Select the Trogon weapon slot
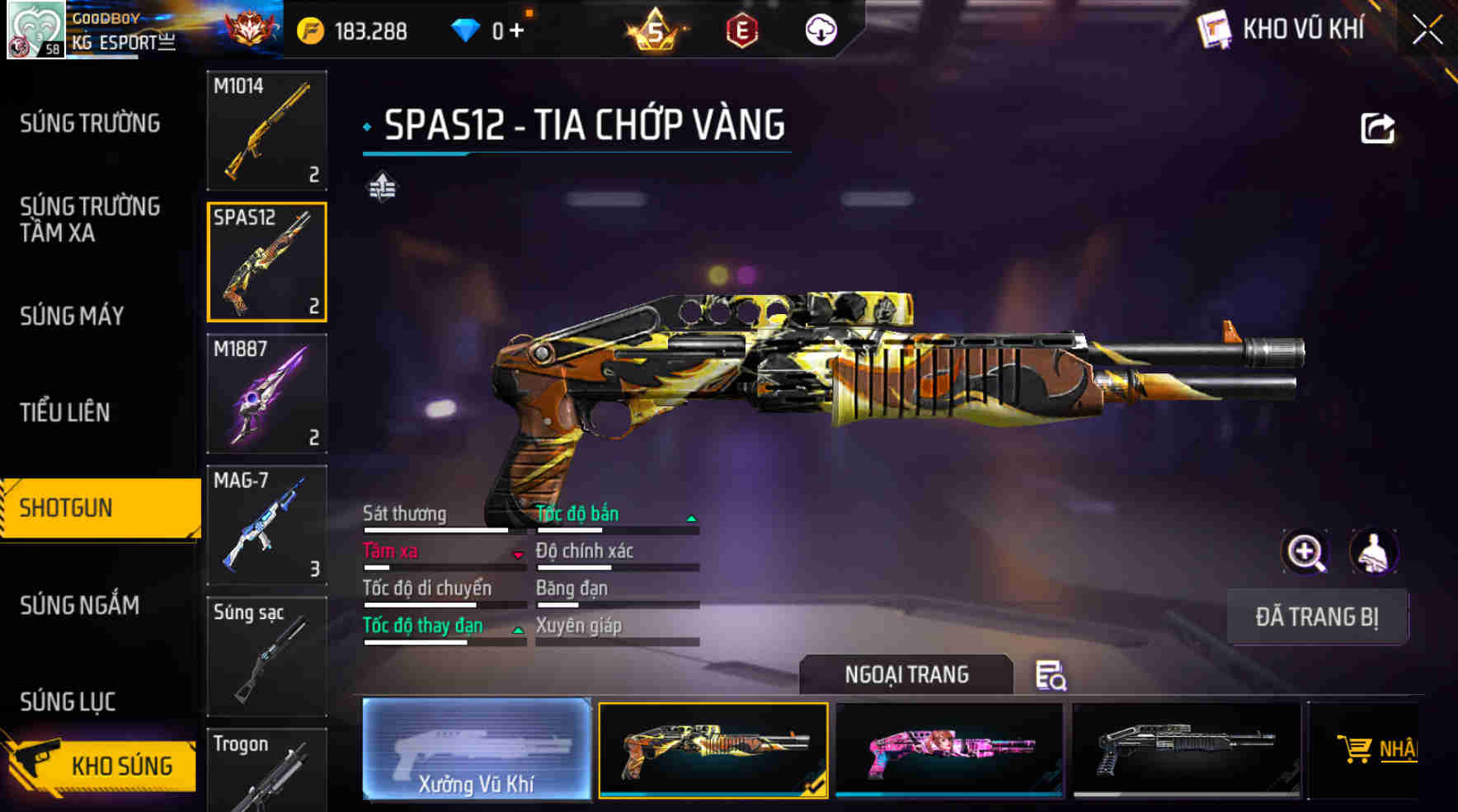This screenshot has width=1458, height=812. (x=266, y=771)
